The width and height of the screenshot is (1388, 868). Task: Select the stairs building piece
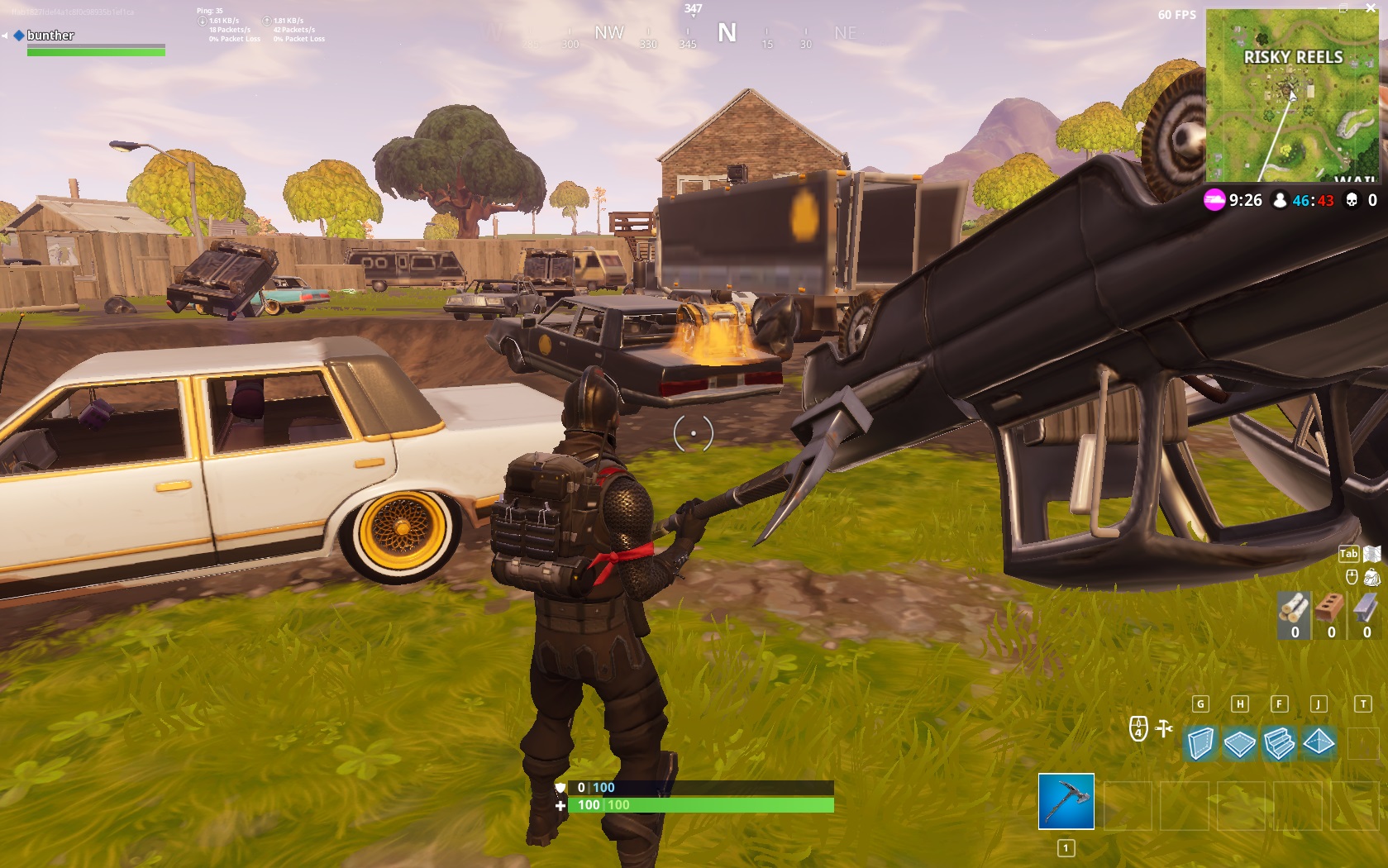1279,742
